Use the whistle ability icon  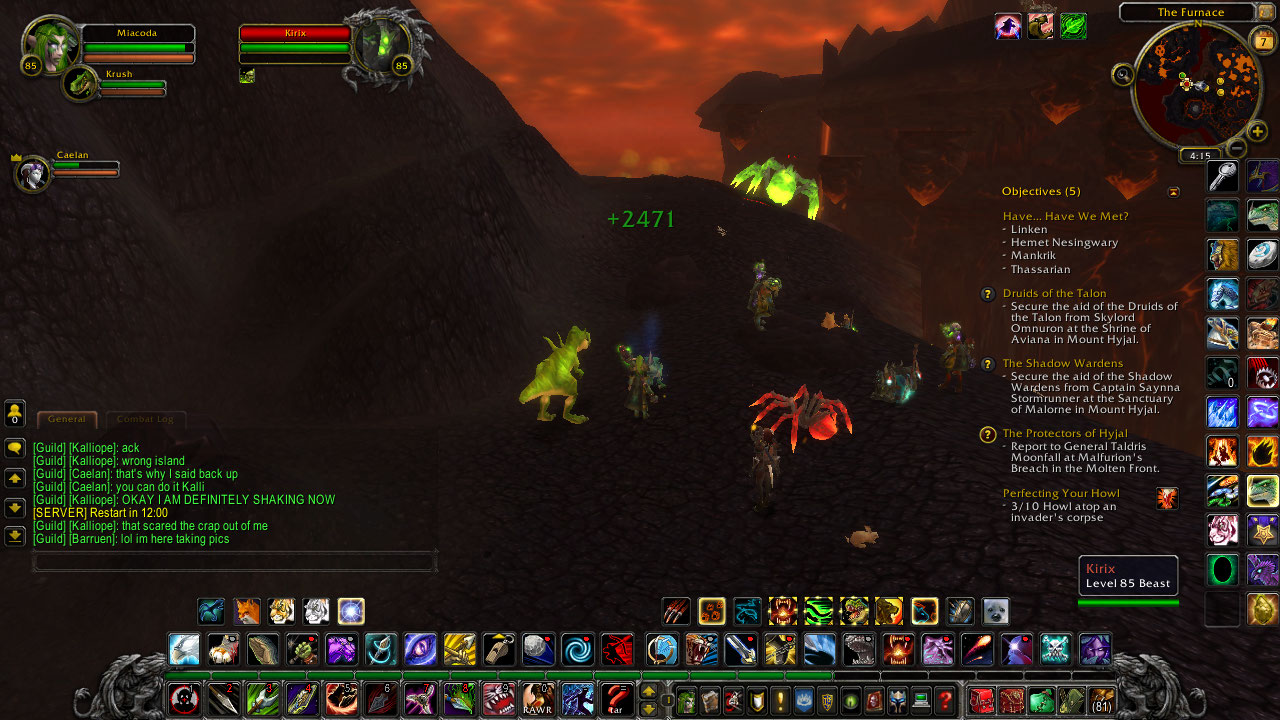click(x=499, y=649)
